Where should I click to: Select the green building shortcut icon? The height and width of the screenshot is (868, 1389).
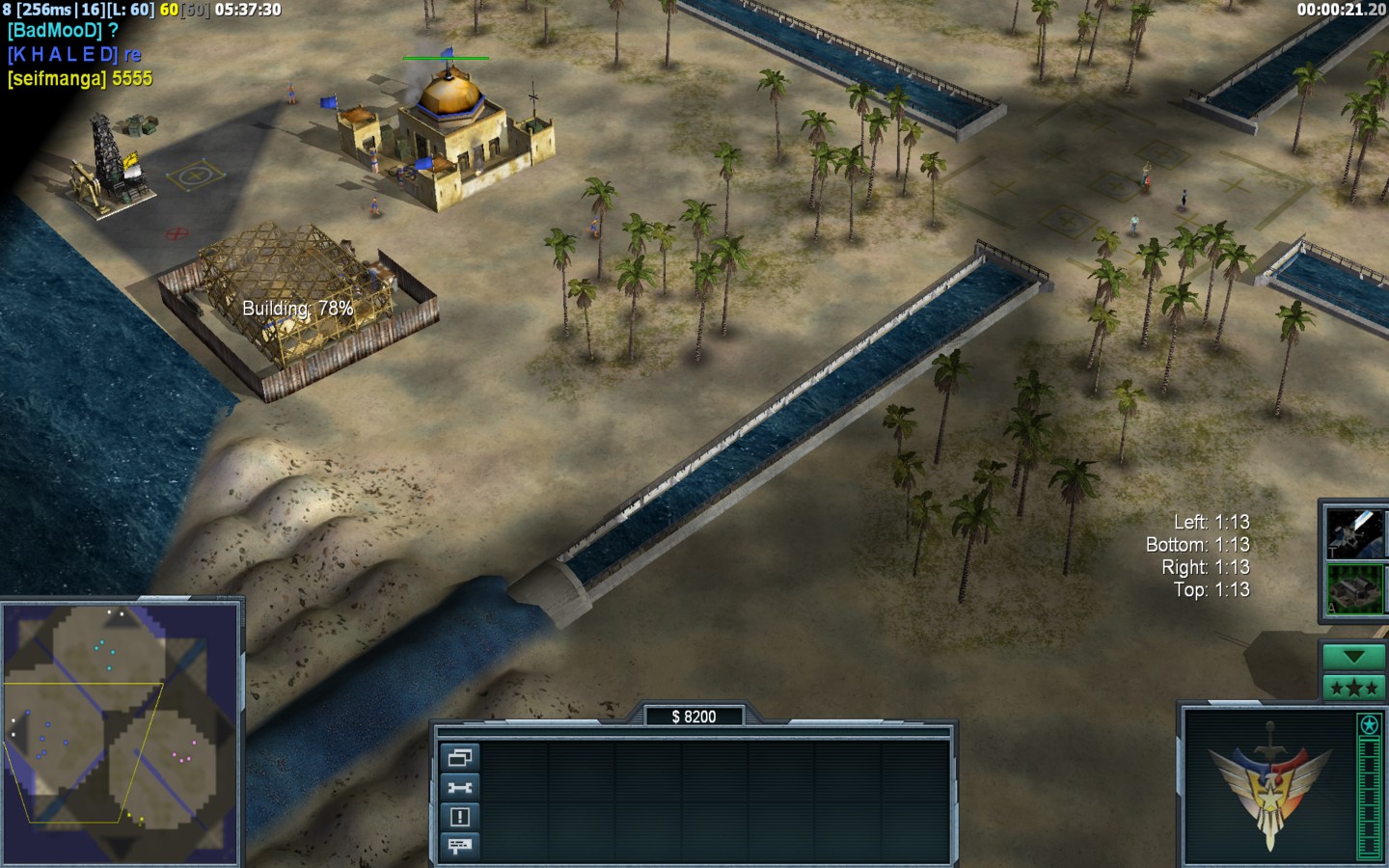(x=1354, y=588)
